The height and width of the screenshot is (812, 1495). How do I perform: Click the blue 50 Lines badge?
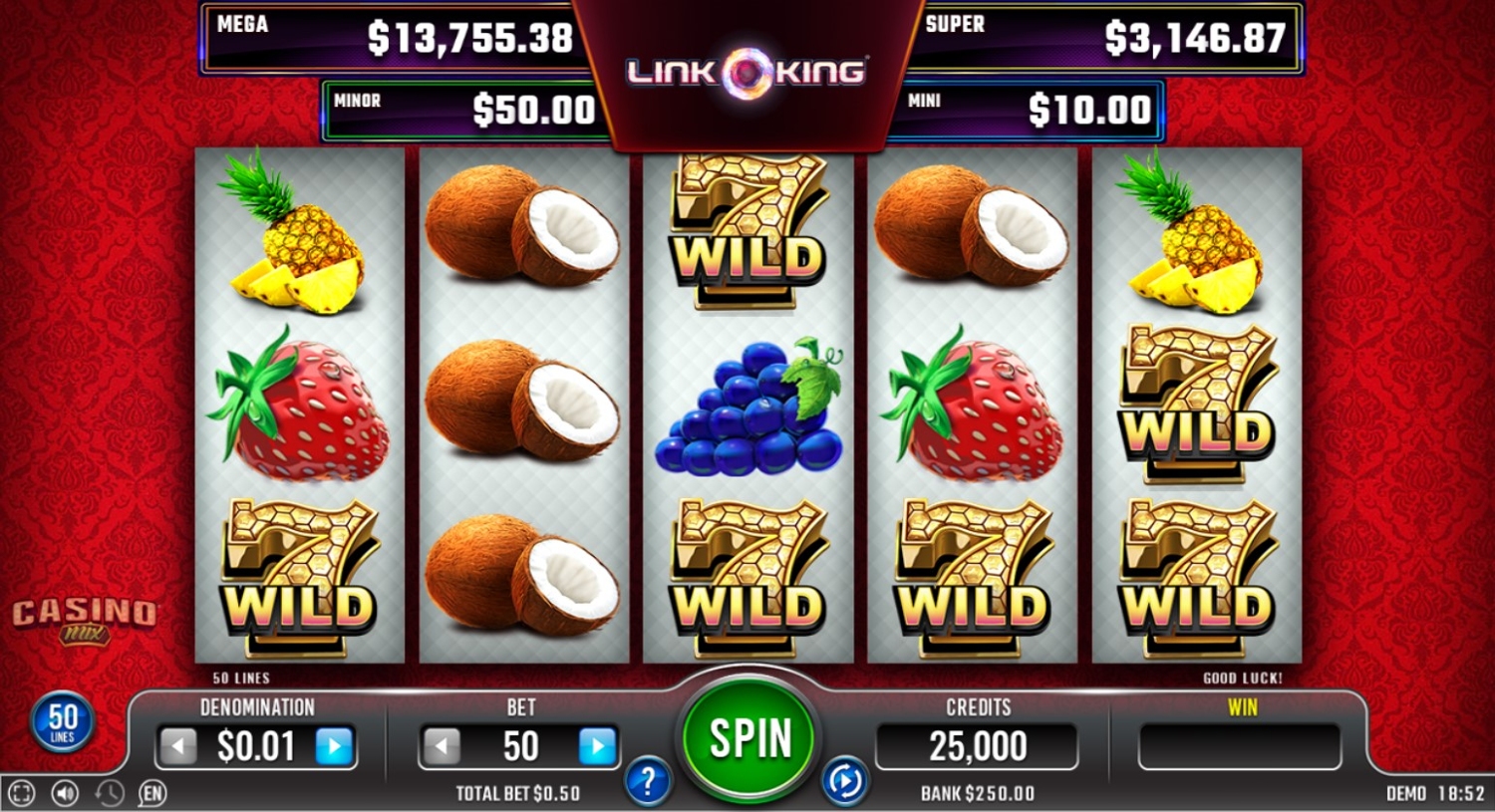[63, 721]
